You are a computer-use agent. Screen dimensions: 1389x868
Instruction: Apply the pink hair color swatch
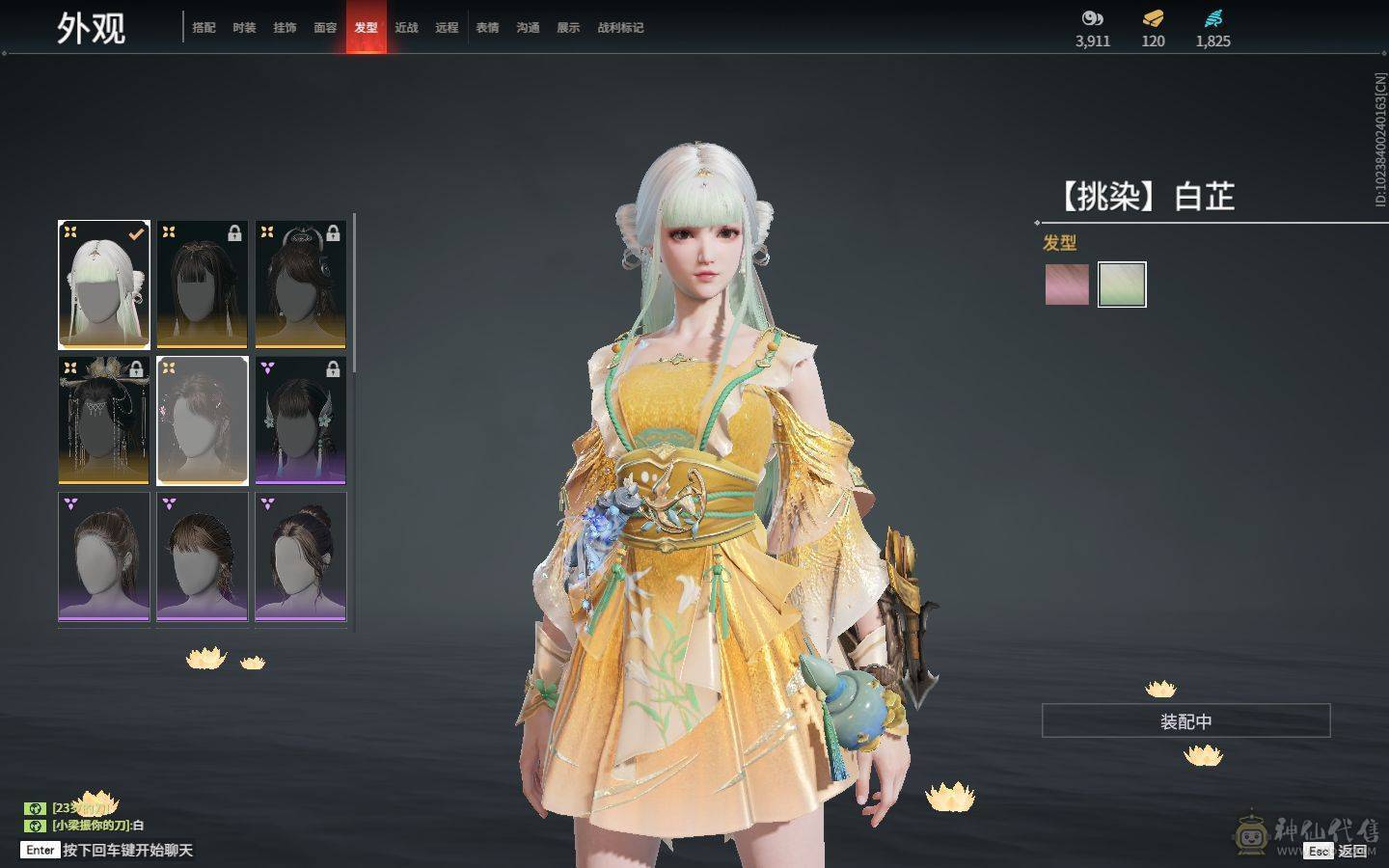click(x=1067, y=285)
